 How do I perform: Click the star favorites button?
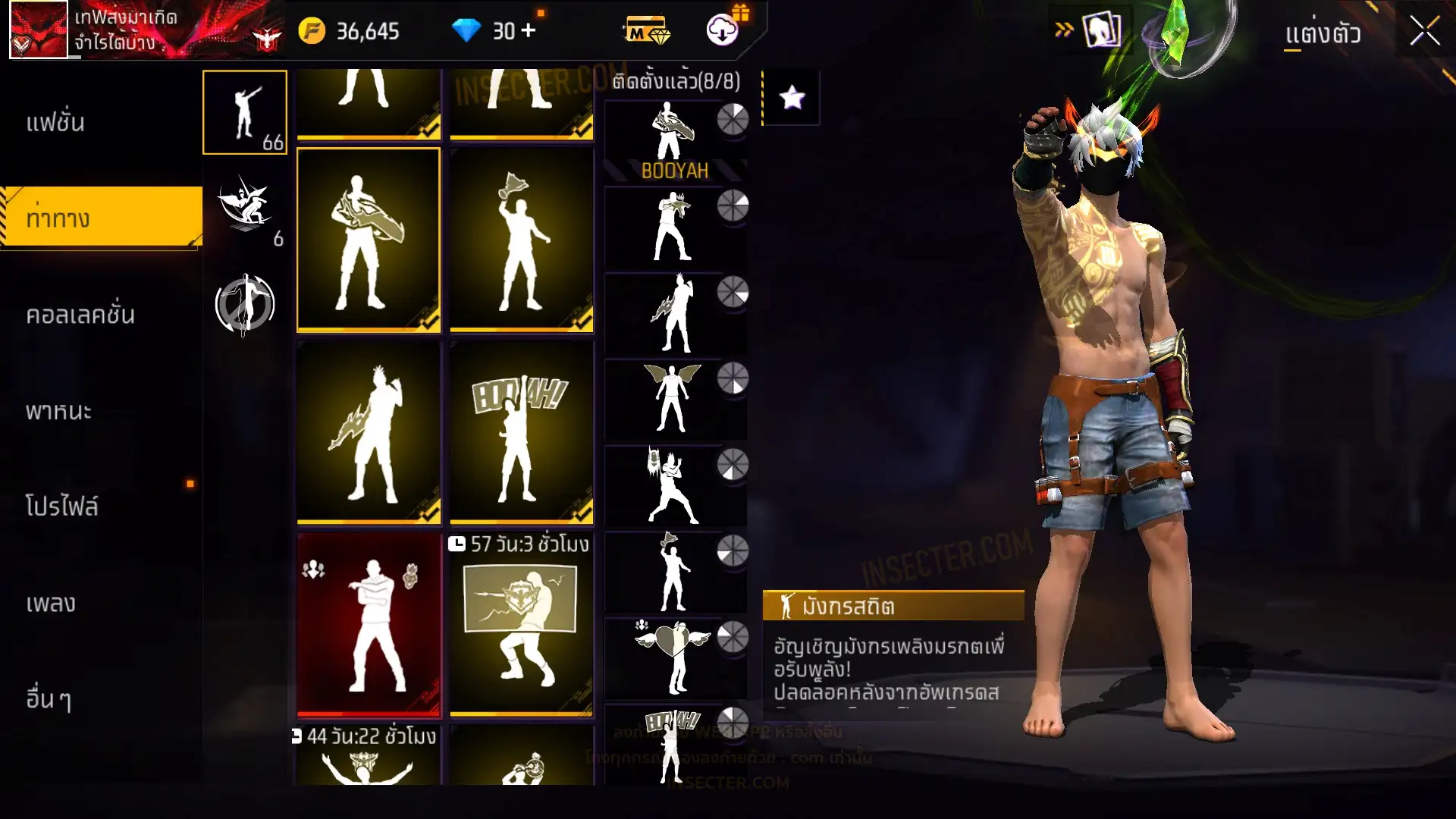pos(792,98)
